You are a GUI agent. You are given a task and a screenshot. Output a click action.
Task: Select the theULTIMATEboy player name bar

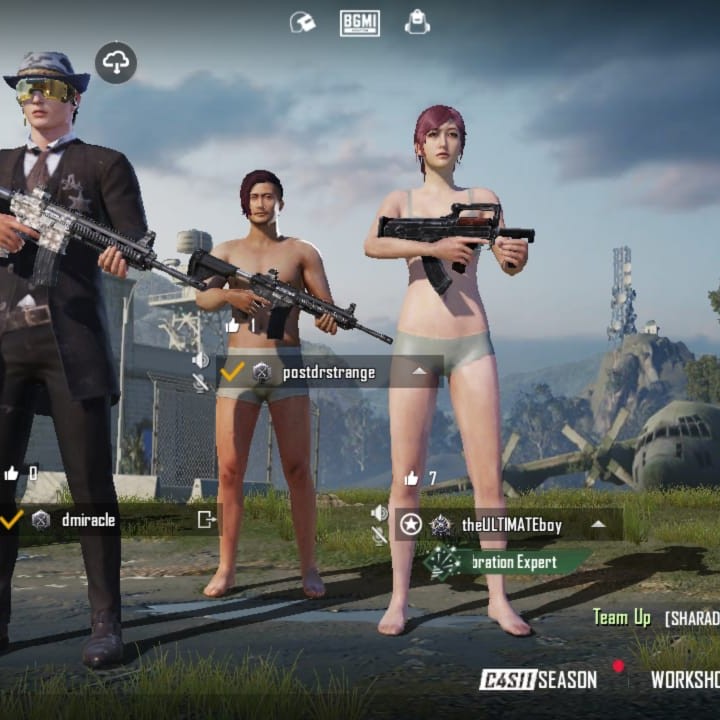tap(510, 524)
